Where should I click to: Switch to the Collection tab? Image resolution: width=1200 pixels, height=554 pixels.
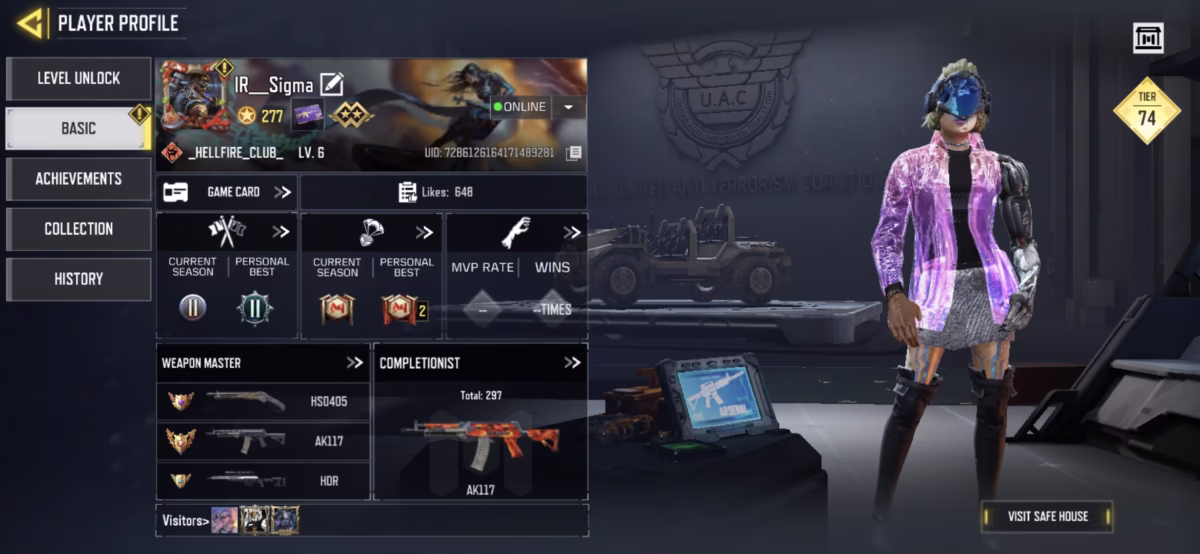[79, 229]
